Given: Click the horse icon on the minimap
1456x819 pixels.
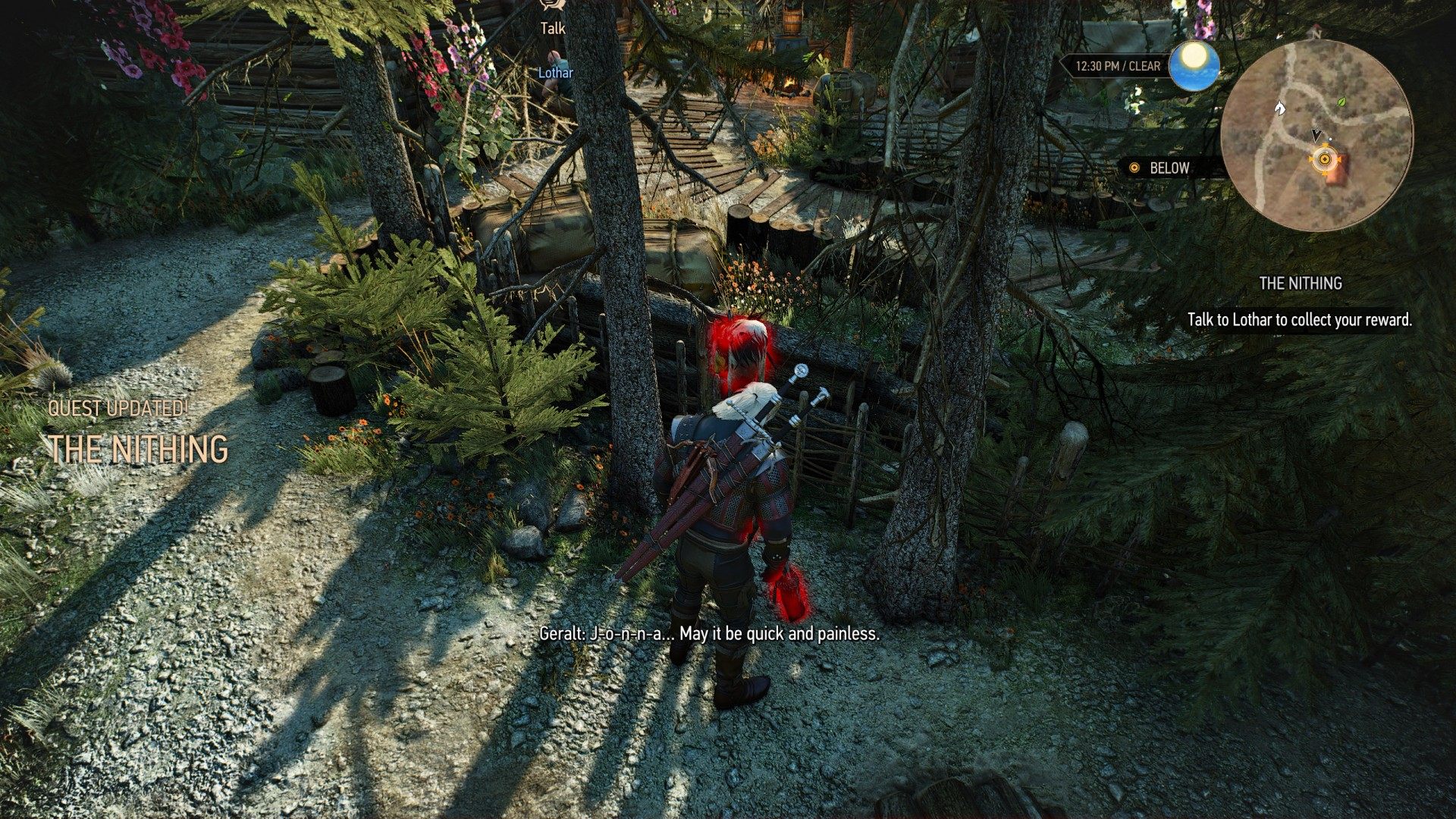Looking at the screenshot, I should [x=1280, y=108].
